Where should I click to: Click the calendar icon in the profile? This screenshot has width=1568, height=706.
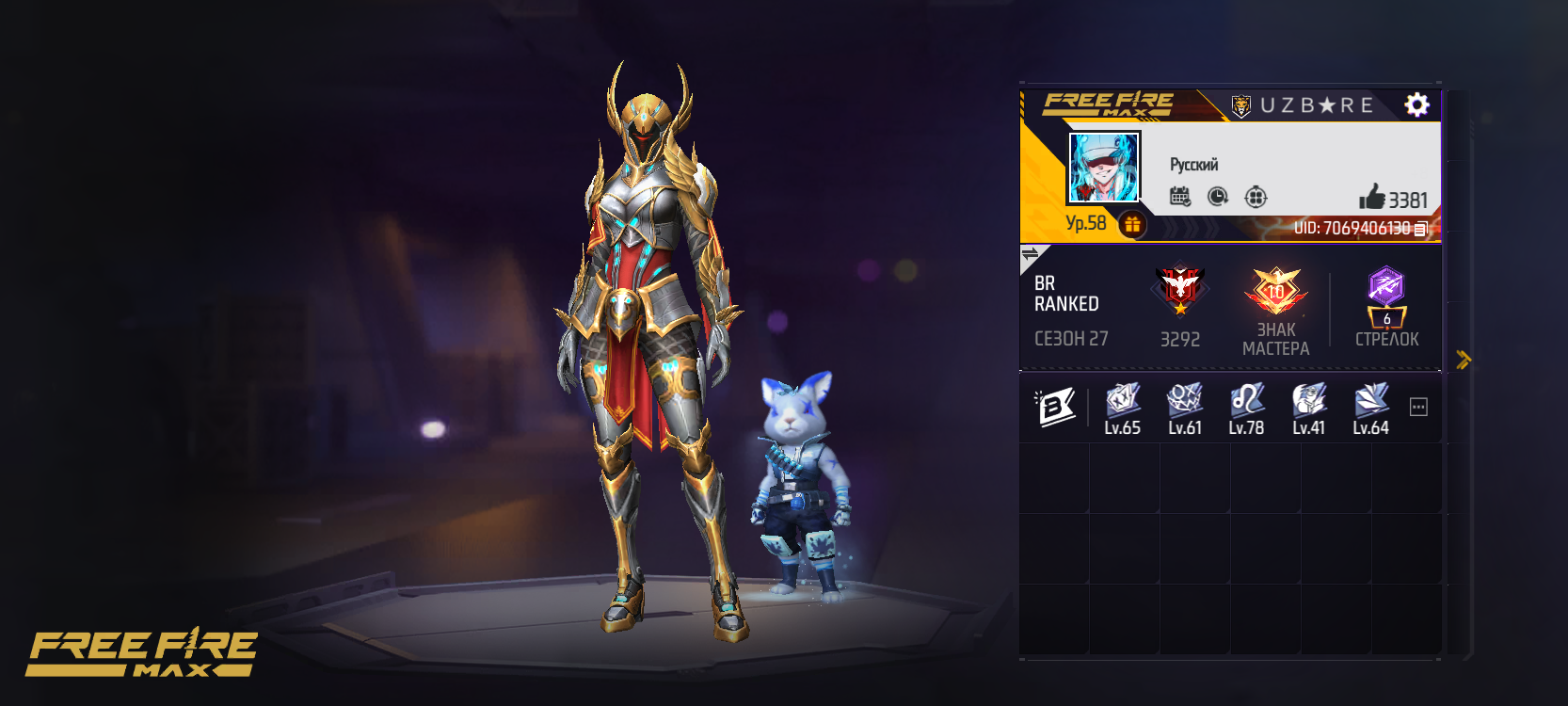[1179, 197]
